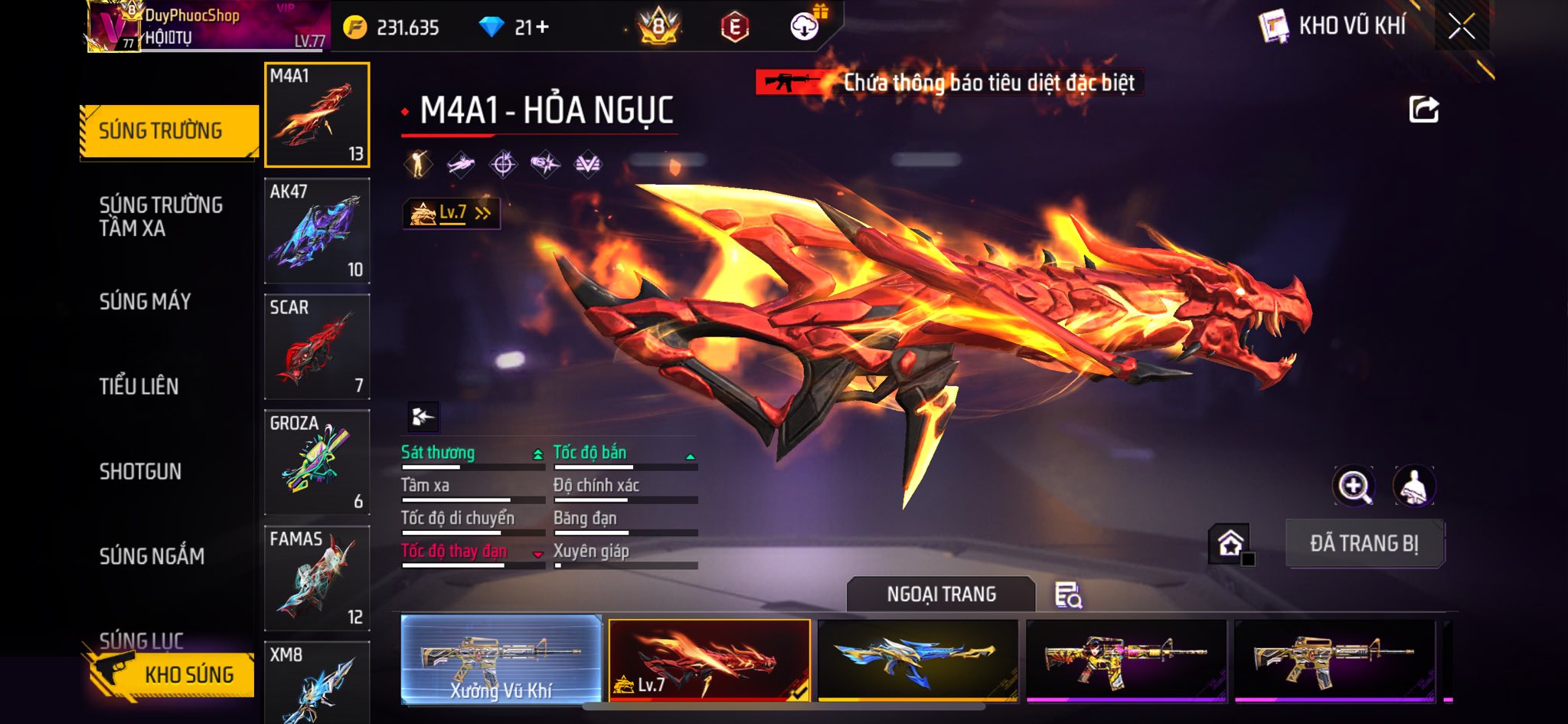Open Súng Trường Tầm Xa category

[161, 216]
